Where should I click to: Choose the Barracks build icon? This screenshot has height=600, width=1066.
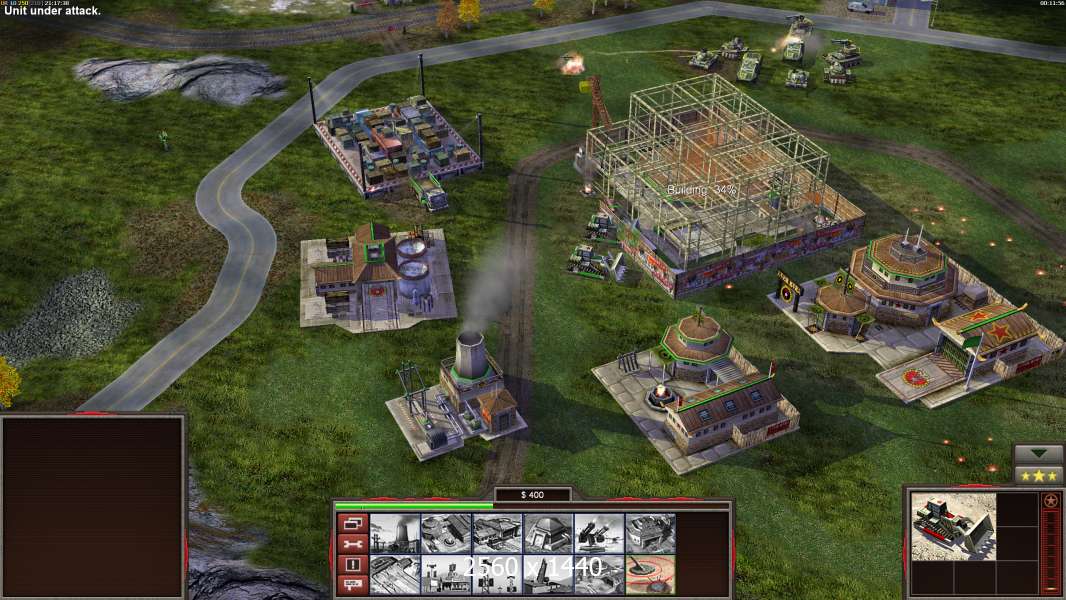tap(445, 533)
